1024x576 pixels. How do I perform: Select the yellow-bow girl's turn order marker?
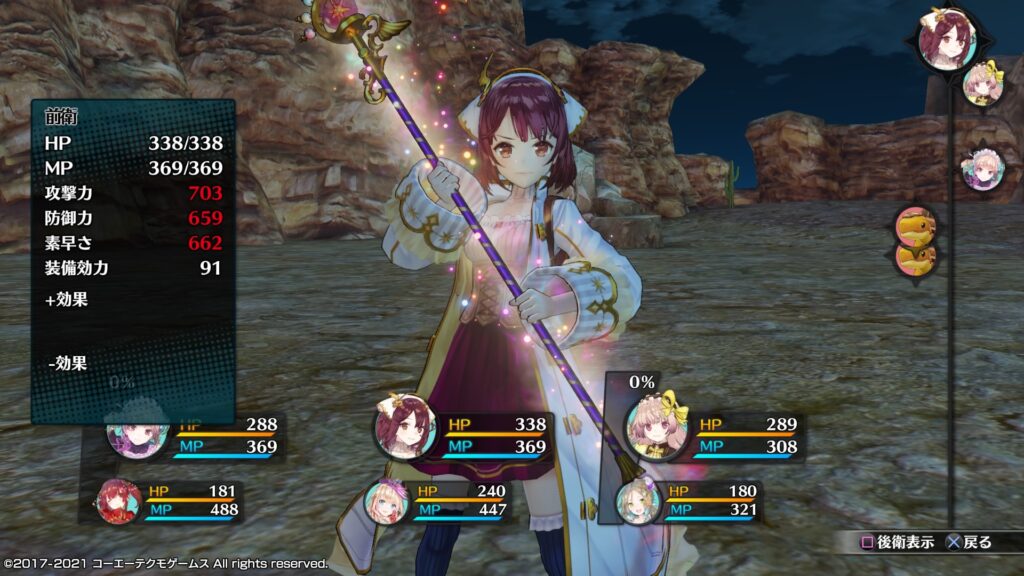pyautogui.click(x=980, y=85)
